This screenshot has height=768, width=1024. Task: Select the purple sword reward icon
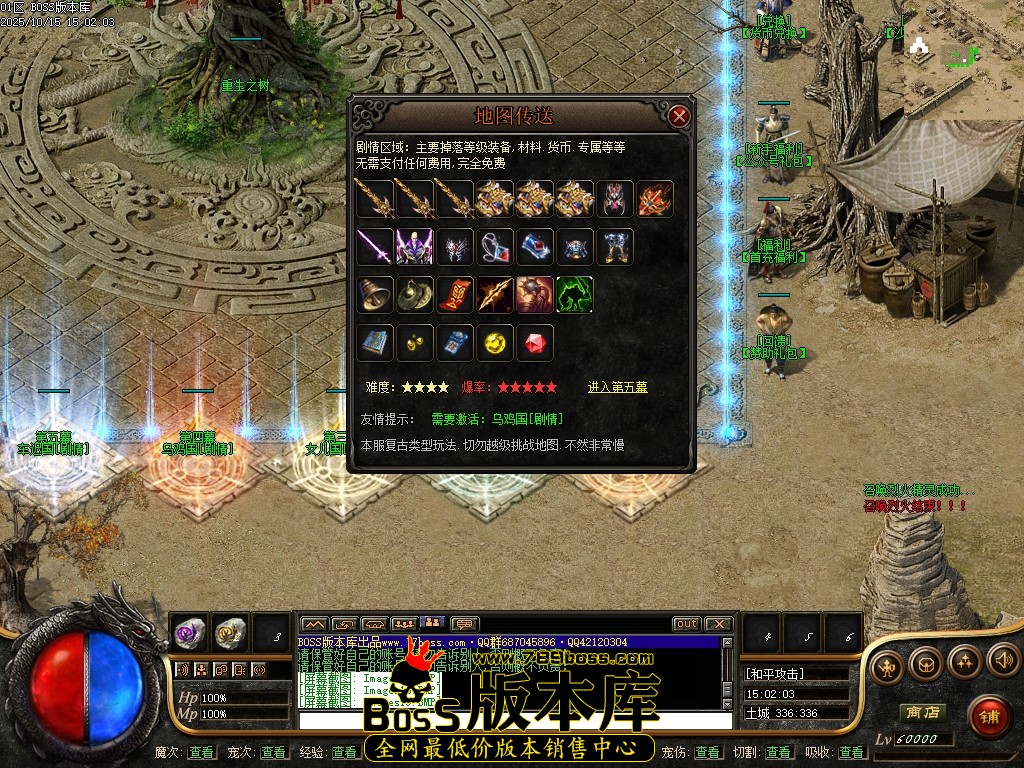tap(375, 246)
